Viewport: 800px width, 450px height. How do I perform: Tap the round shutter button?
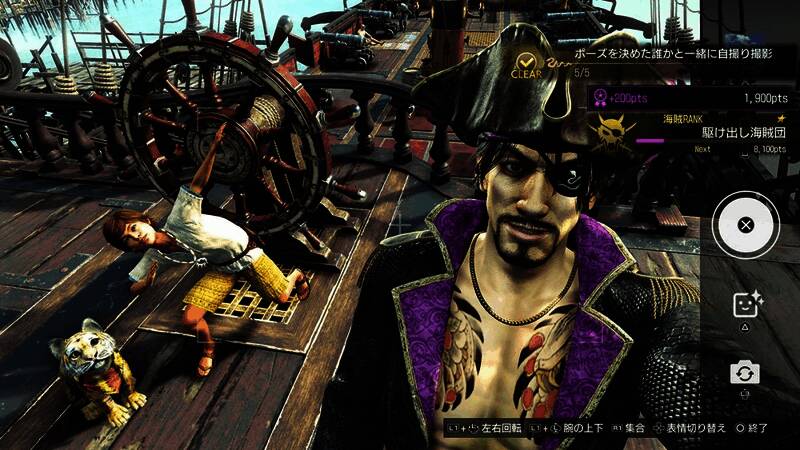click(745, 225)
